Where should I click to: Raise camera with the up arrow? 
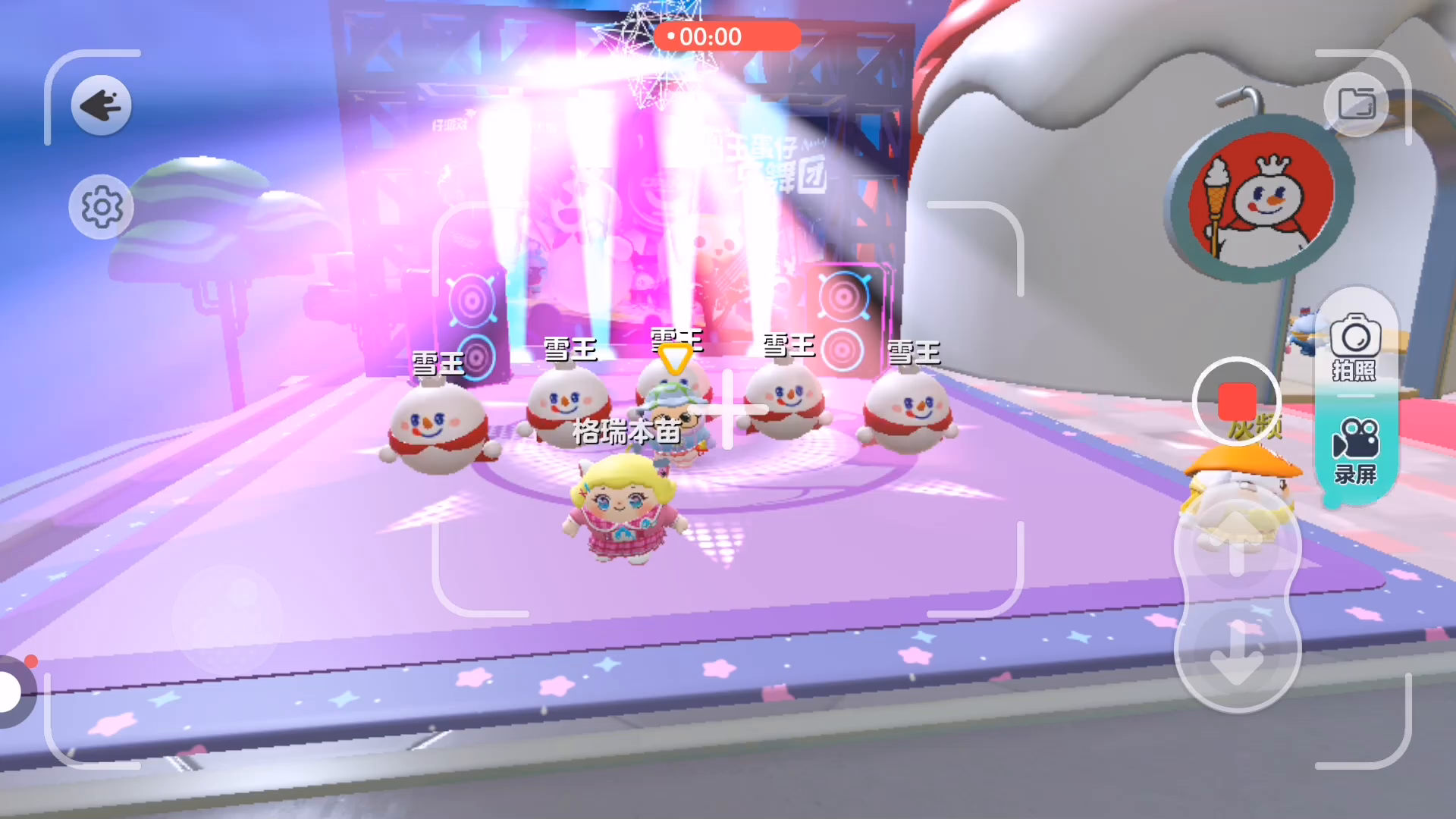1237,544
